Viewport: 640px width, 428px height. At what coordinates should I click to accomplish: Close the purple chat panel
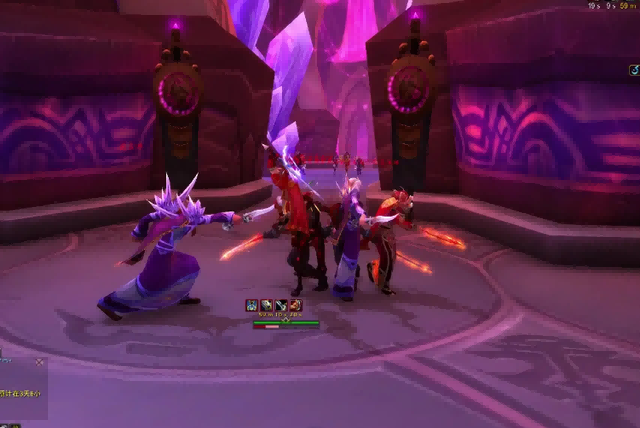(x=40, y=362)
